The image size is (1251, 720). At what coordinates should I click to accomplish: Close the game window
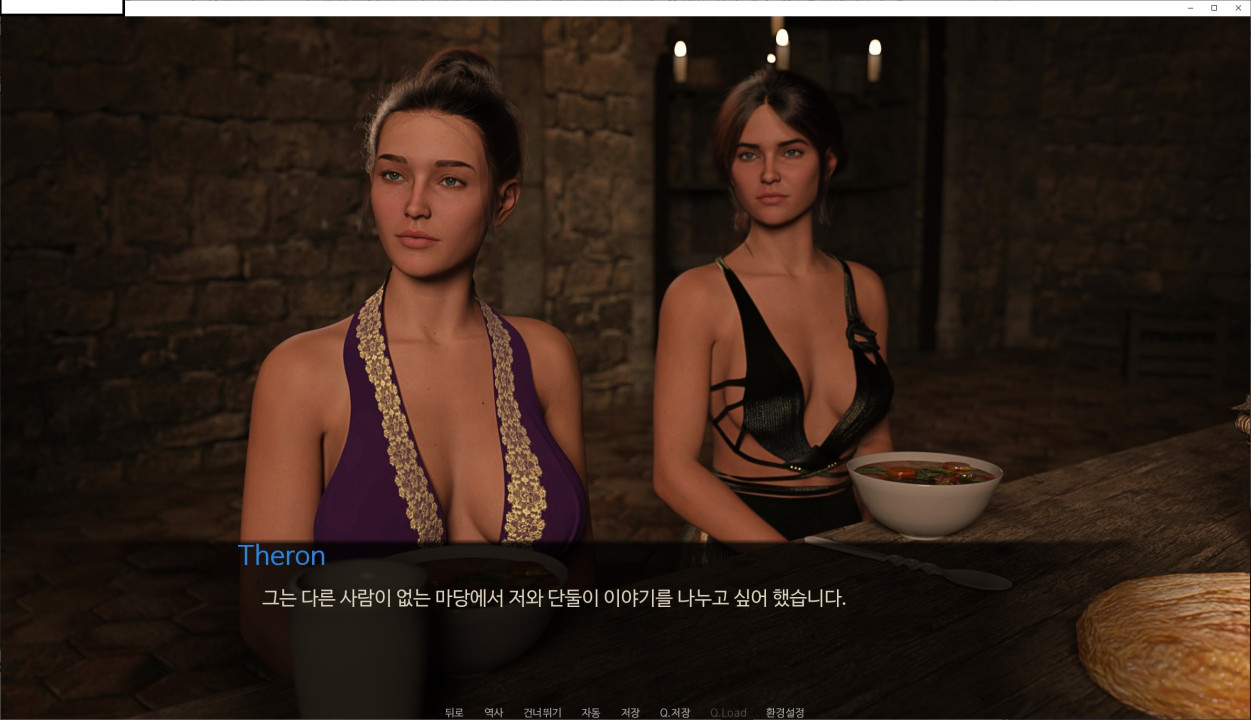click(1238, 8)
